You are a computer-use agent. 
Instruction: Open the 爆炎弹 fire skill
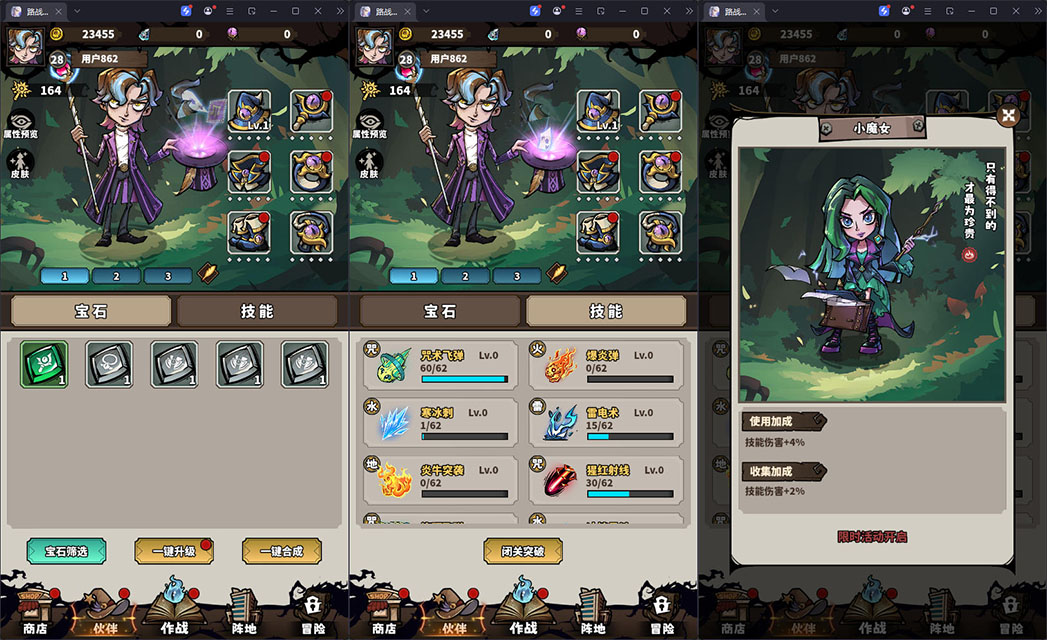click(606, 365)
